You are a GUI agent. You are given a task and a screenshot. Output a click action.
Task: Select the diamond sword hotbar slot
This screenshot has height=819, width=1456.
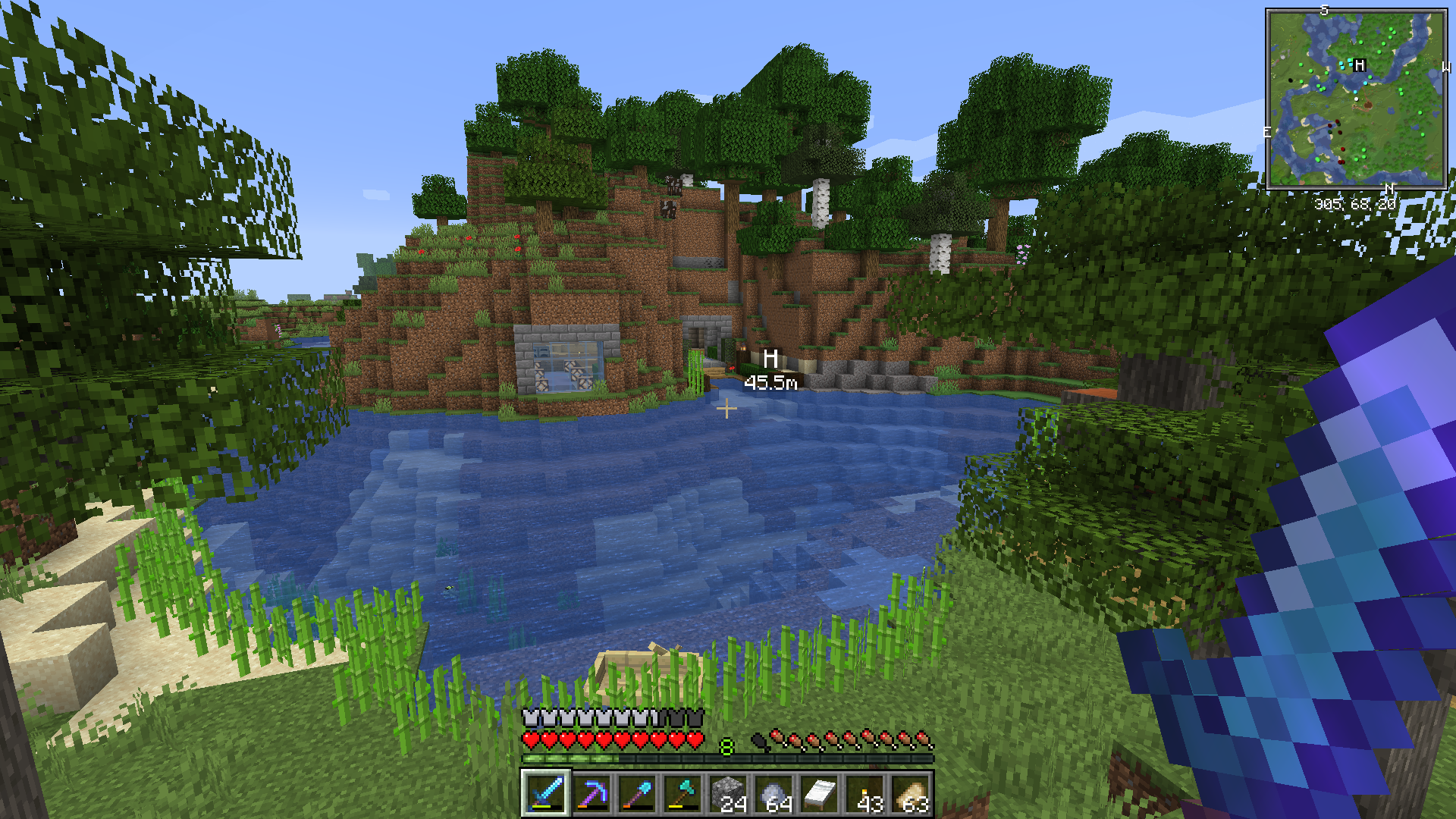[x=545, y=794]
